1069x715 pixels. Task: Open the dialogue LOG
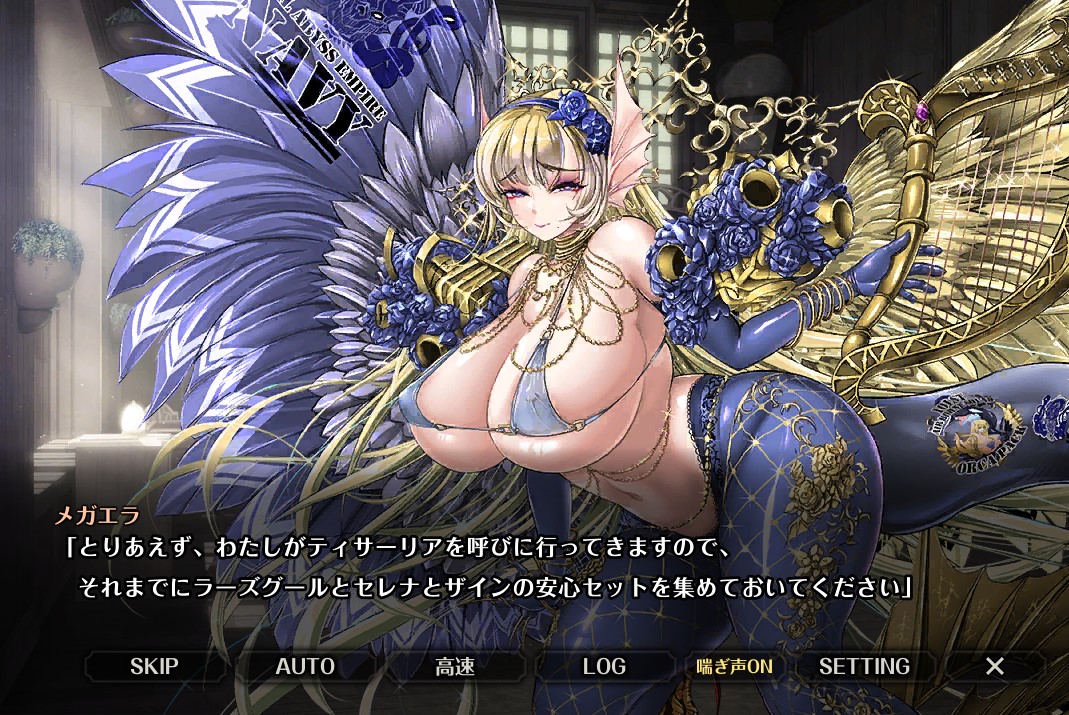[604, 666]
